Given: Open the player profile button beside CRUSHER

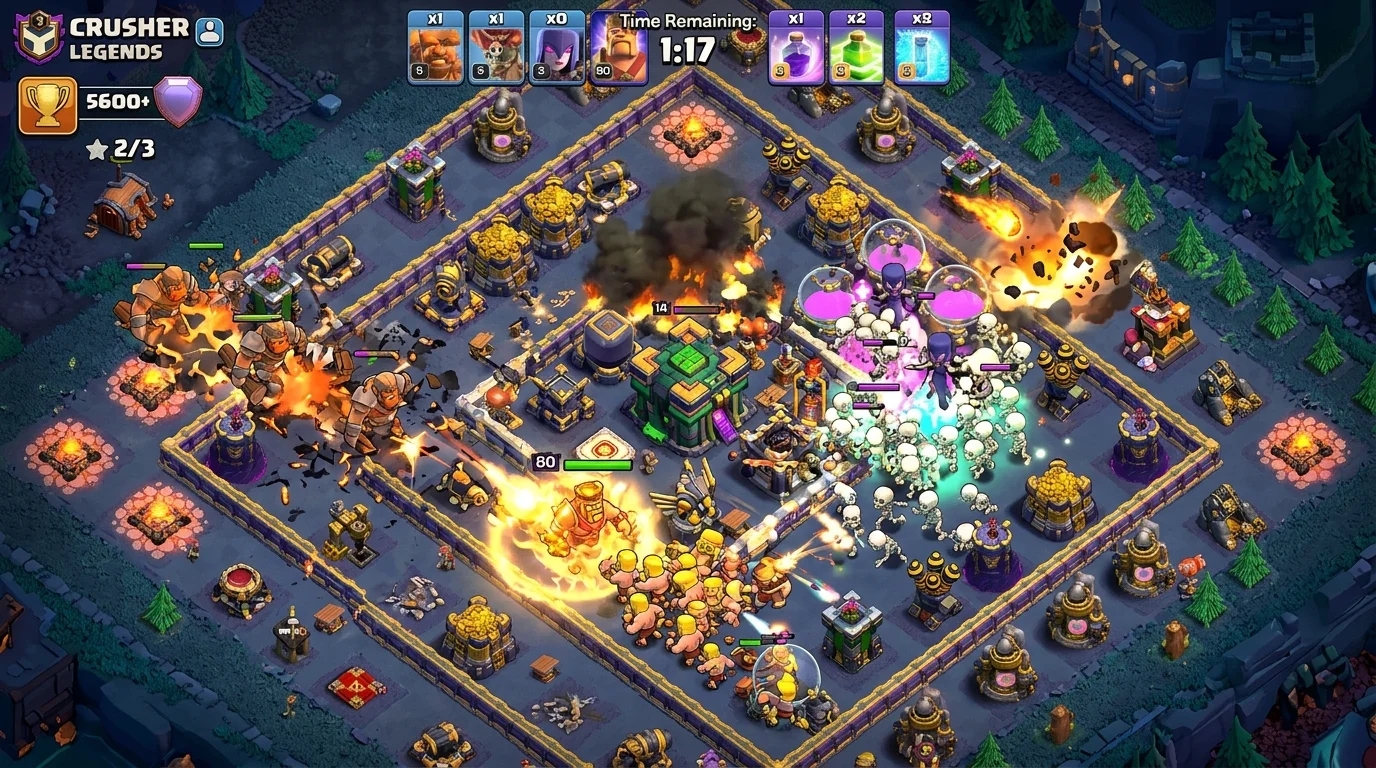Looking at the screenshot, I should coord(209,31).
